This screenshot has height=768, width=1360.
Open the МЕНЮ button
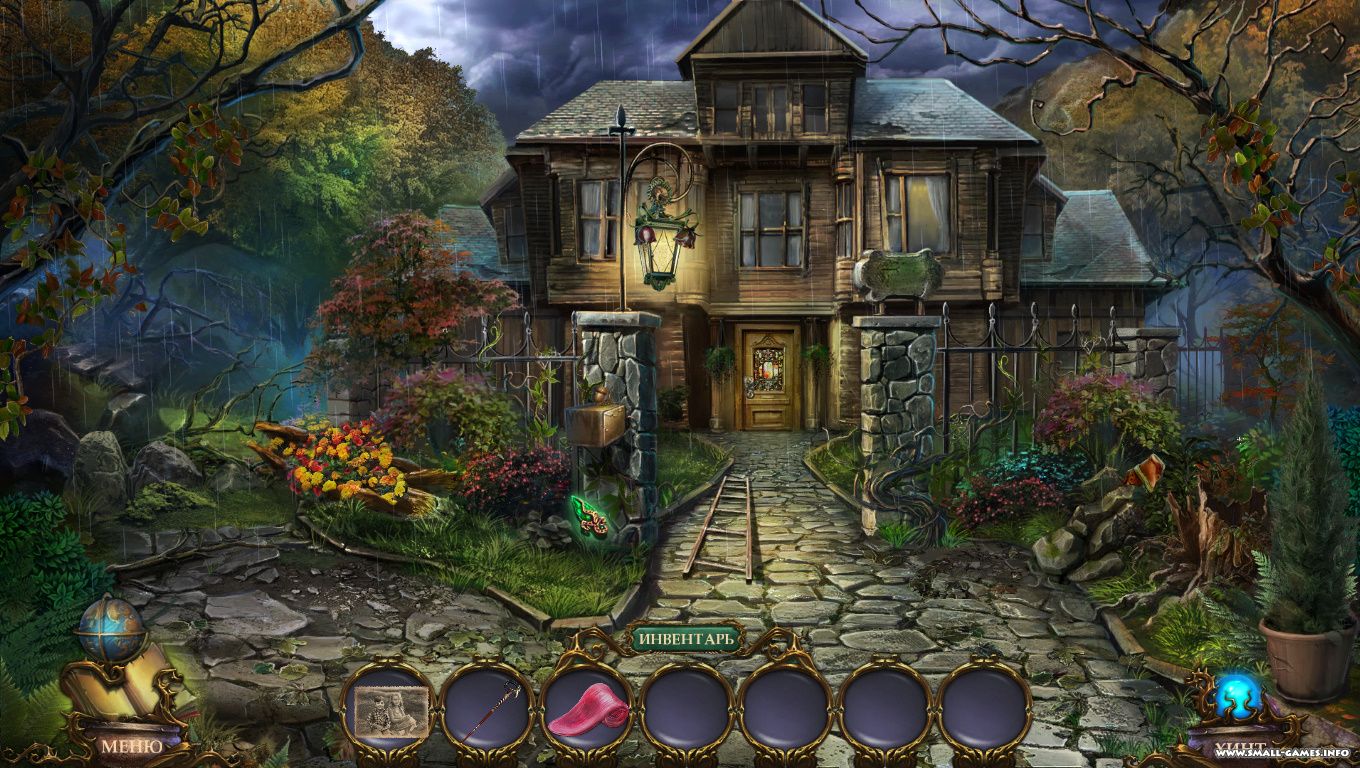(x=131, y=745)
